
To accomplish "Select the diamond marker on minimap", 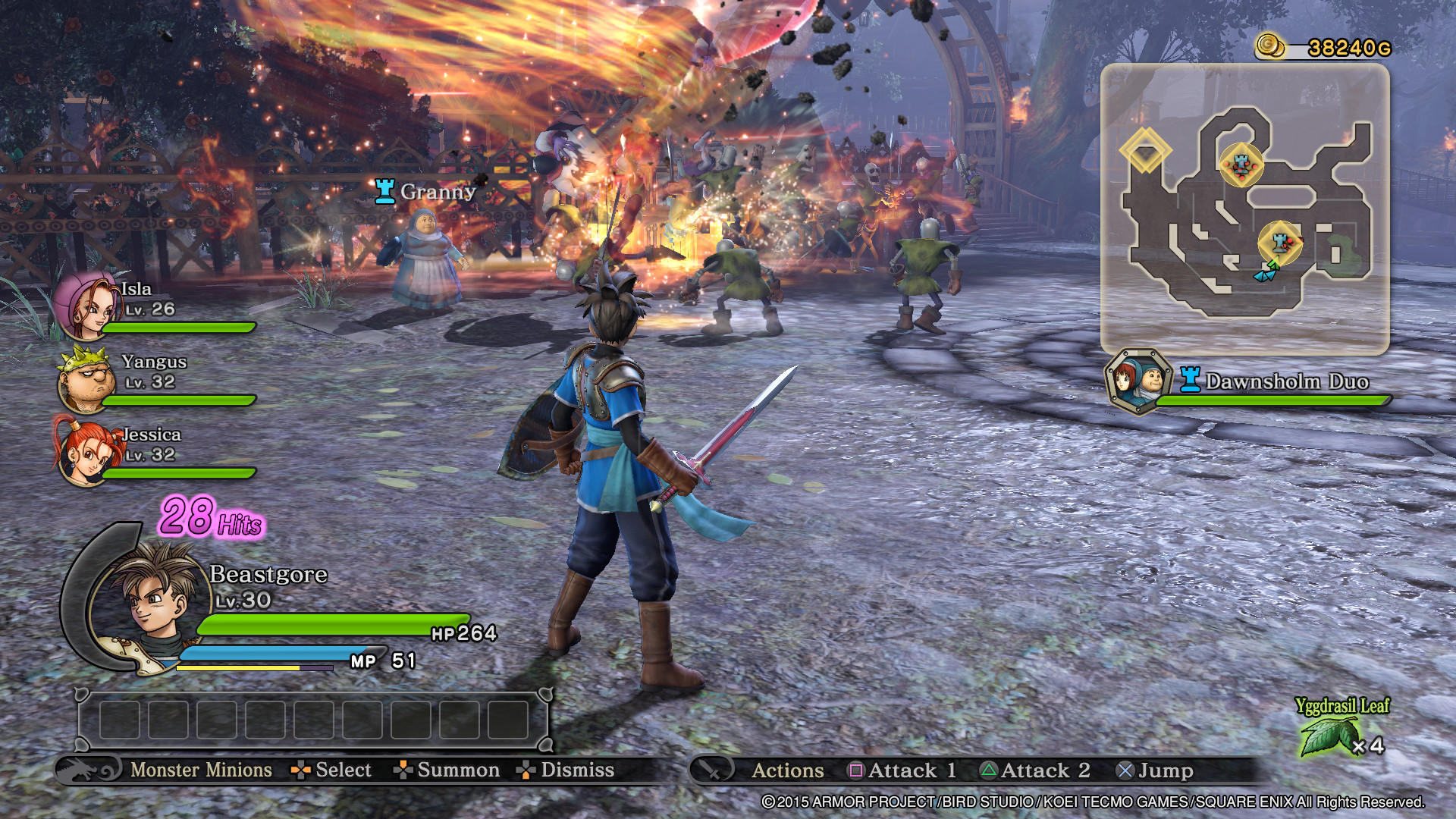I will [x=1145, y=150].
